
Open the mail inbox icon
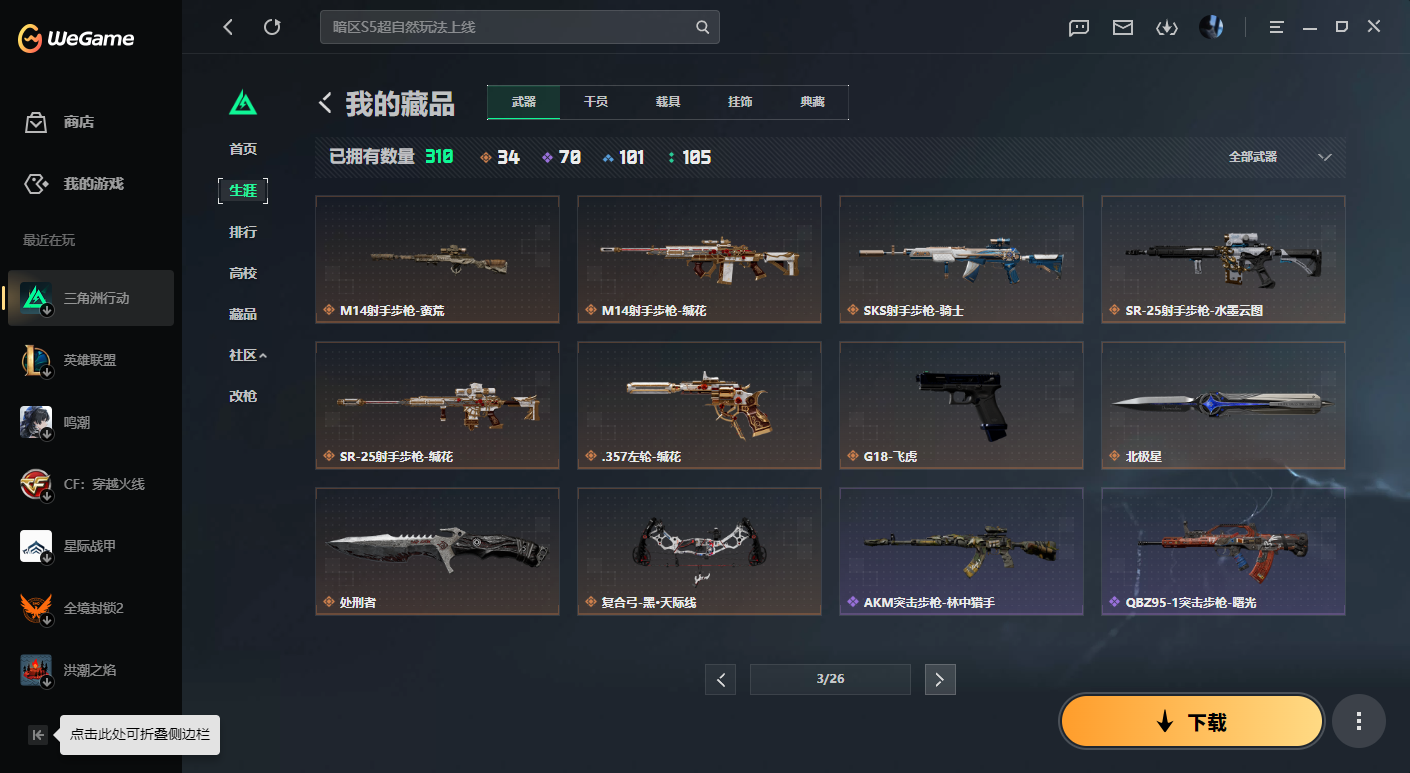coord(1122,27)
